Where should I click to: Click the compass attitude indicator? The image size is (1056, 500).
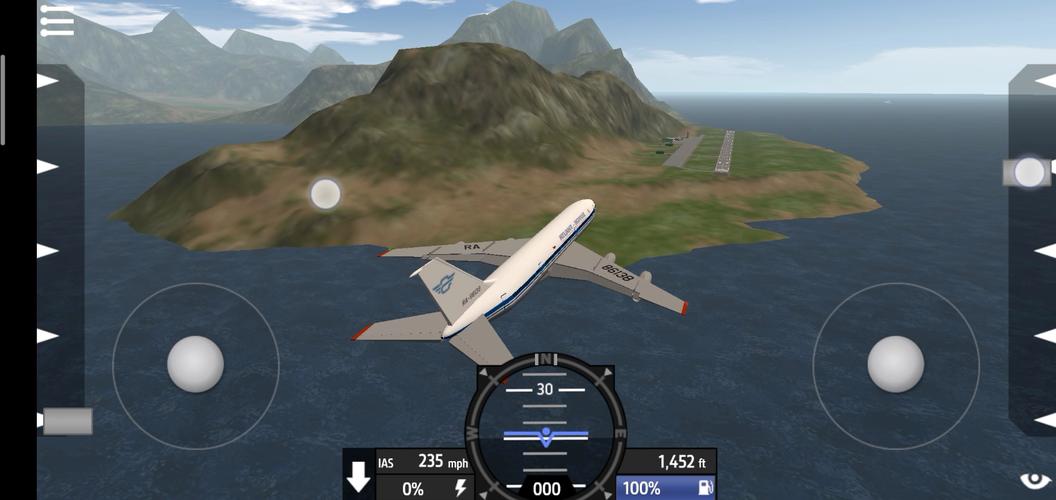(546, 425)
